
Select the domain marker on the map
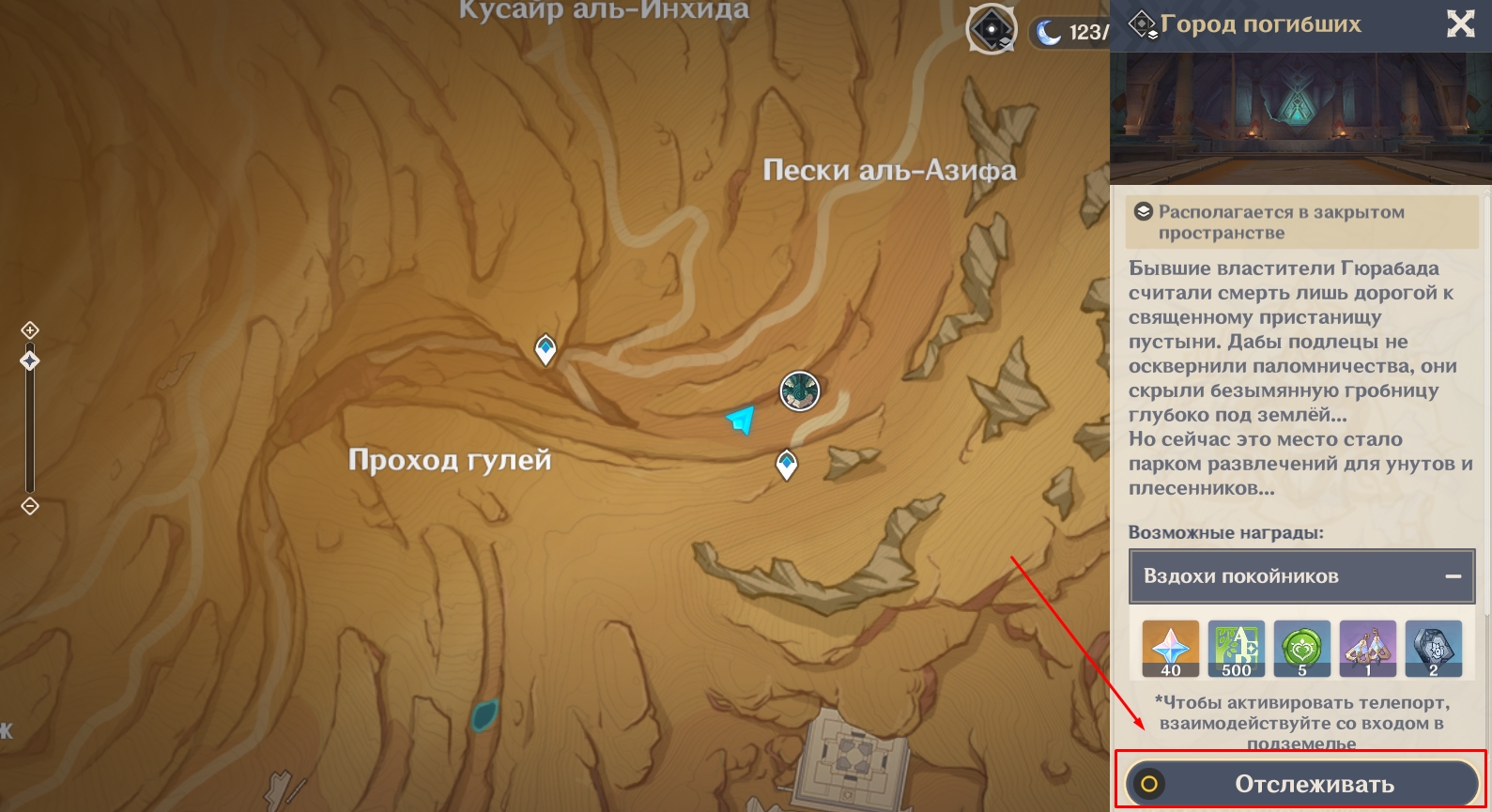[x=800, y=391]
